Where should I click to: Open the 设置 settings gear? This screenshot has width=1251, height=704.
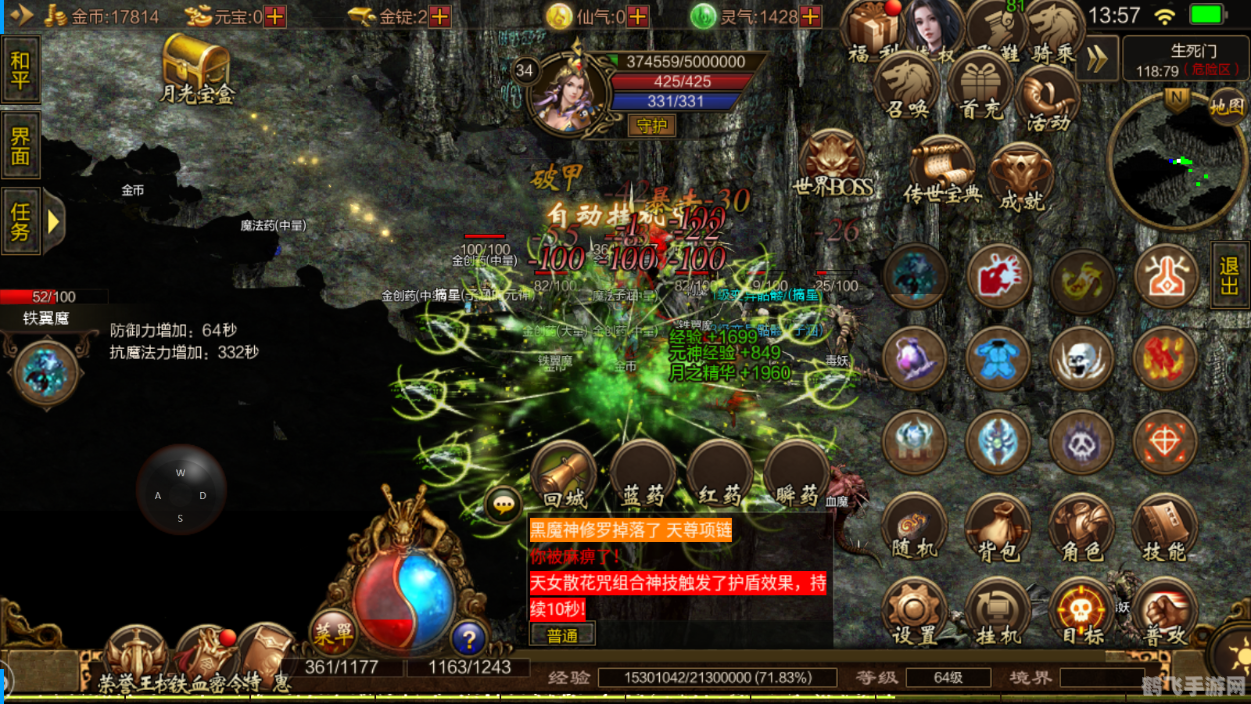913,612
